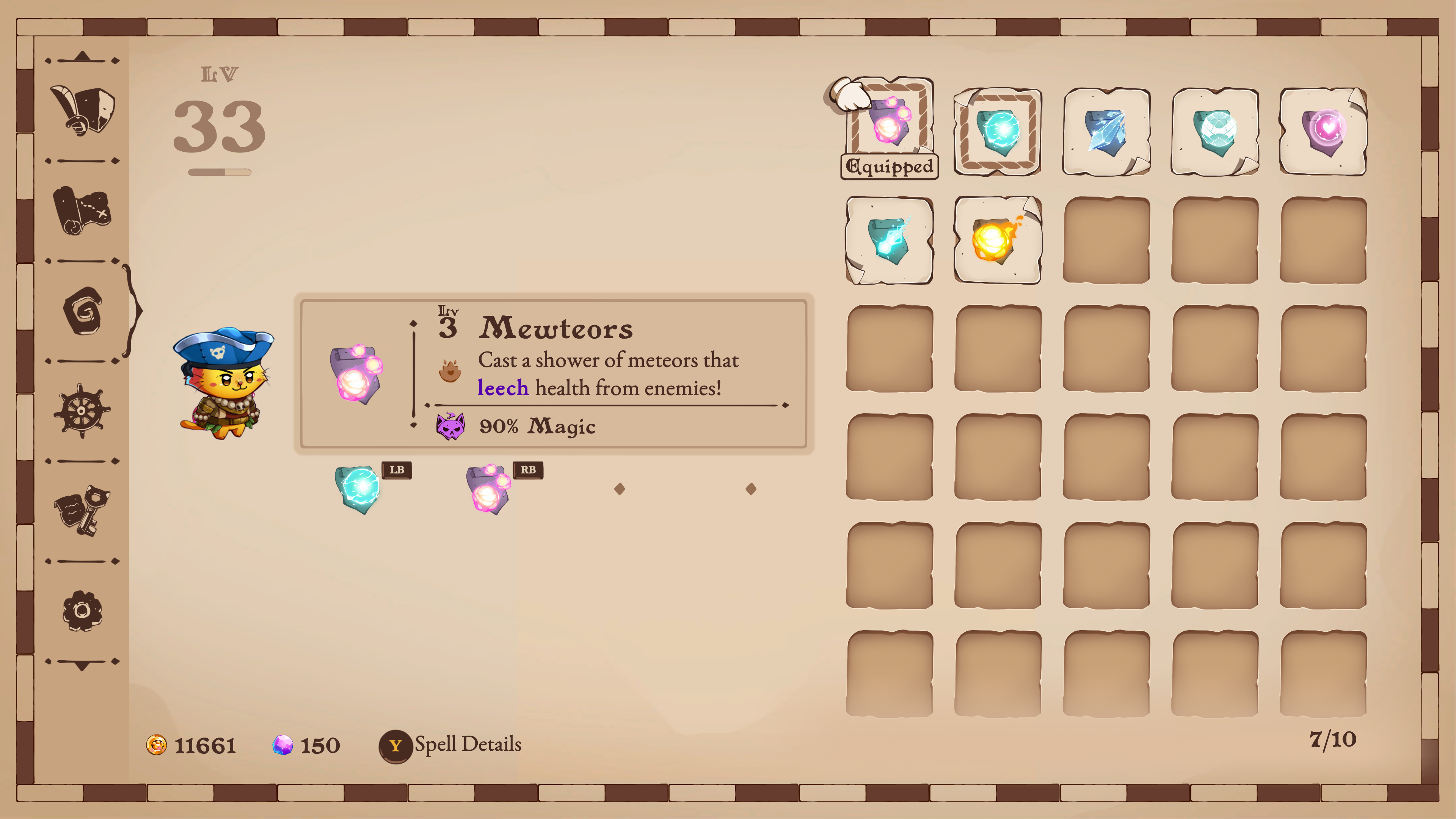Open the ship's wheel tab
Viewport: 1456px width, 819px height.
pos(83,411)
